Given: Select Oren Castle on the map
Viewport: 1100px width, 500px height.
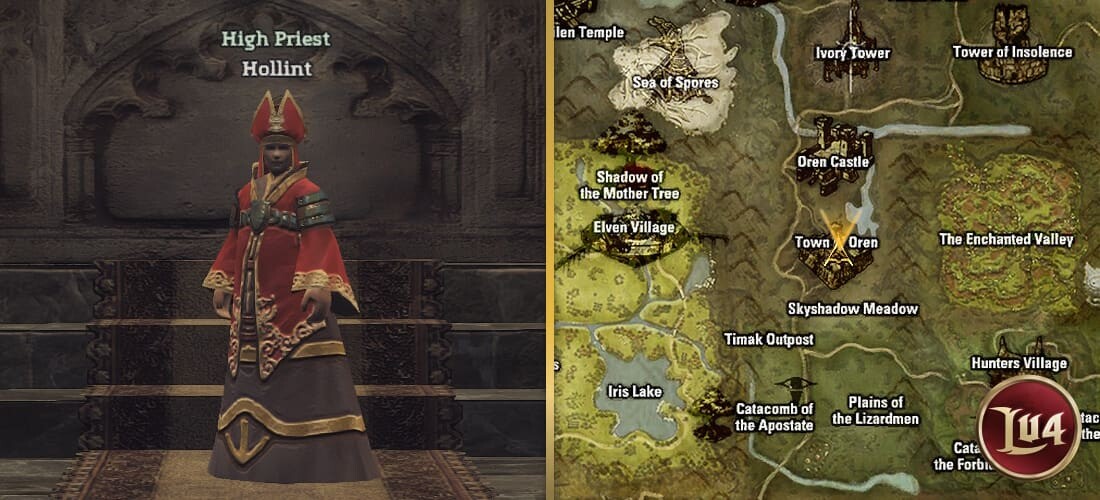Looking at the screenshot, I should [x=833, y=161].
